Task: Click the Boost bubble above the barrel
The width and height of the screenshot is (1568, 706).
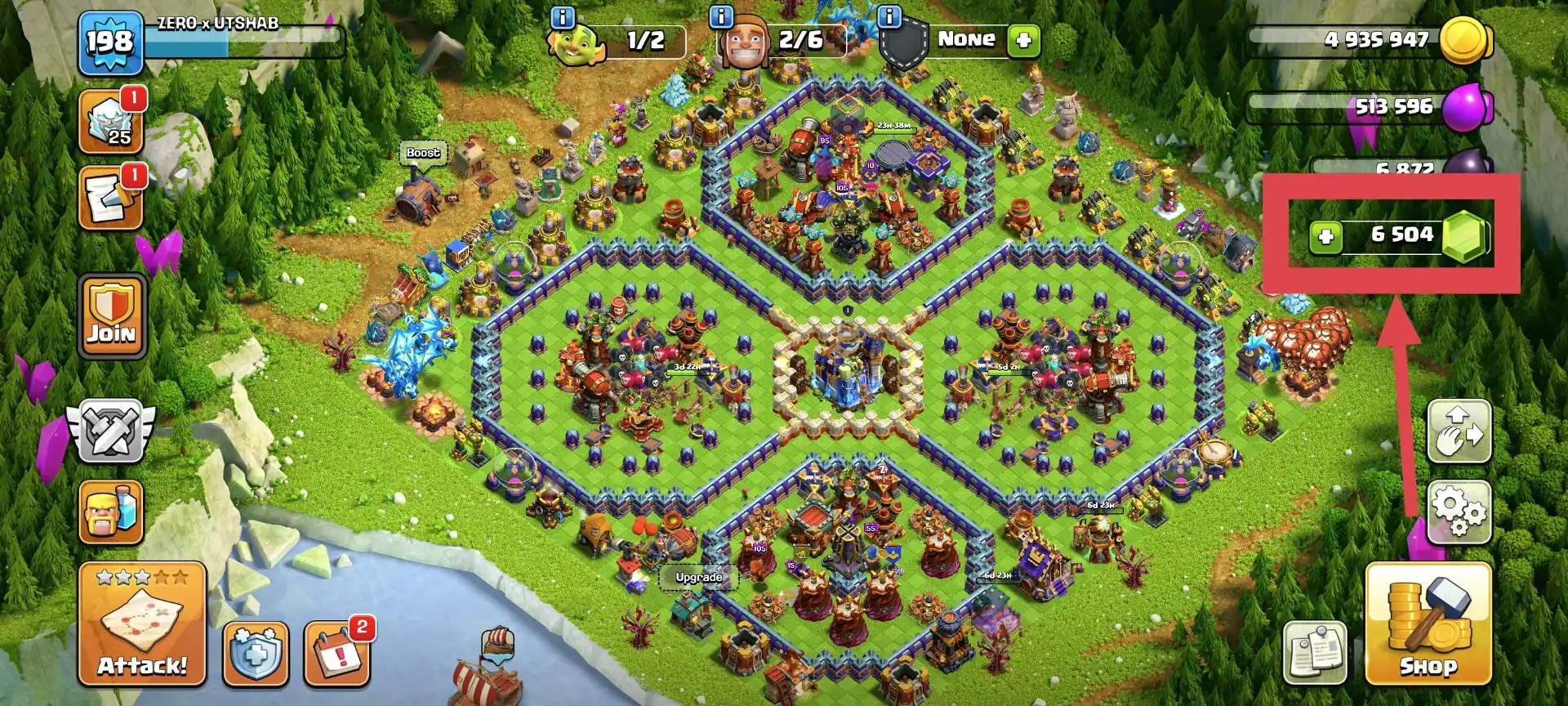Action: tap(421, 153)
